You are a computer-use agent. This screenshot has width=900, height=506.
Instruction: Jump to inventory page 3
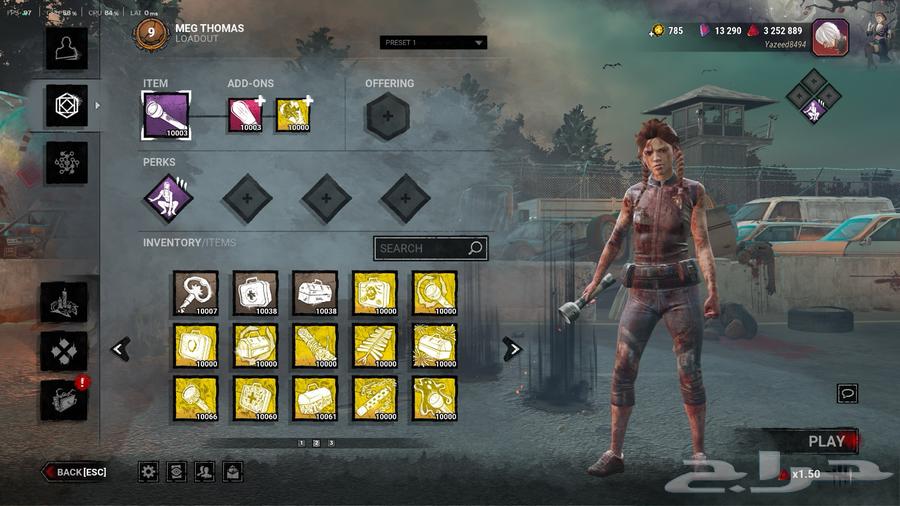pyautogui.click(x=331, y=442)
